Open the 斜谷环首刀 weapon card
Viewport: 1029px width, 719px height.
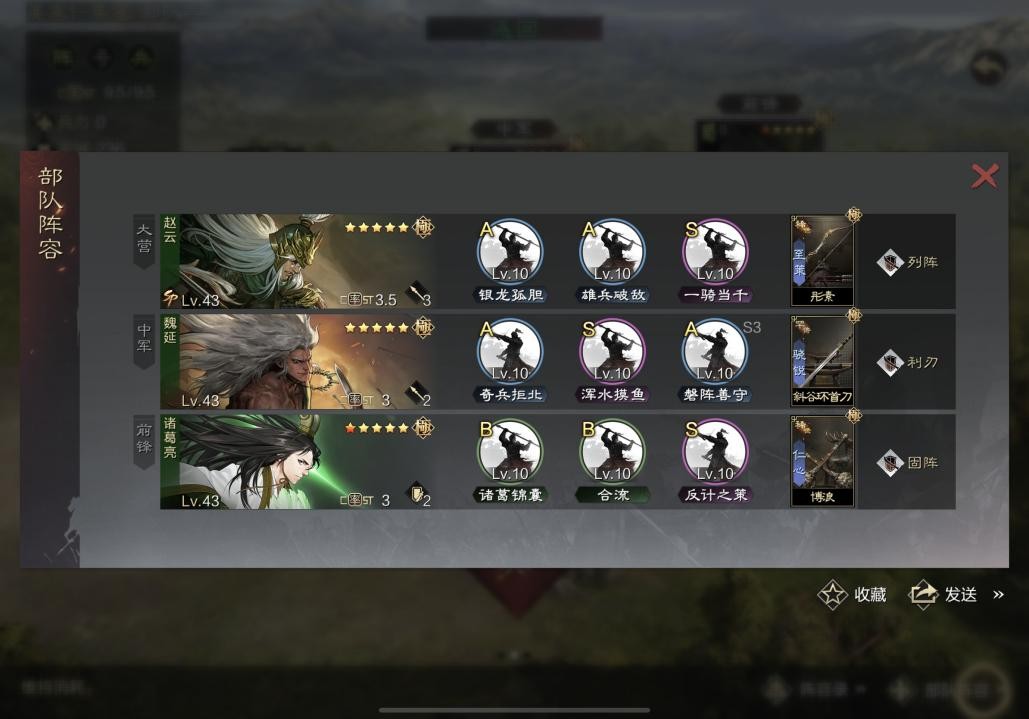pos(823,361)
